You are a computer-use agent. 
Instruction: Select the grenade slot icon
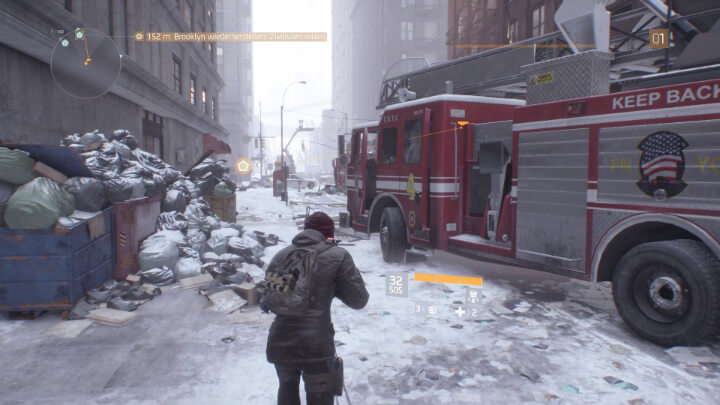tap(433, 311)
